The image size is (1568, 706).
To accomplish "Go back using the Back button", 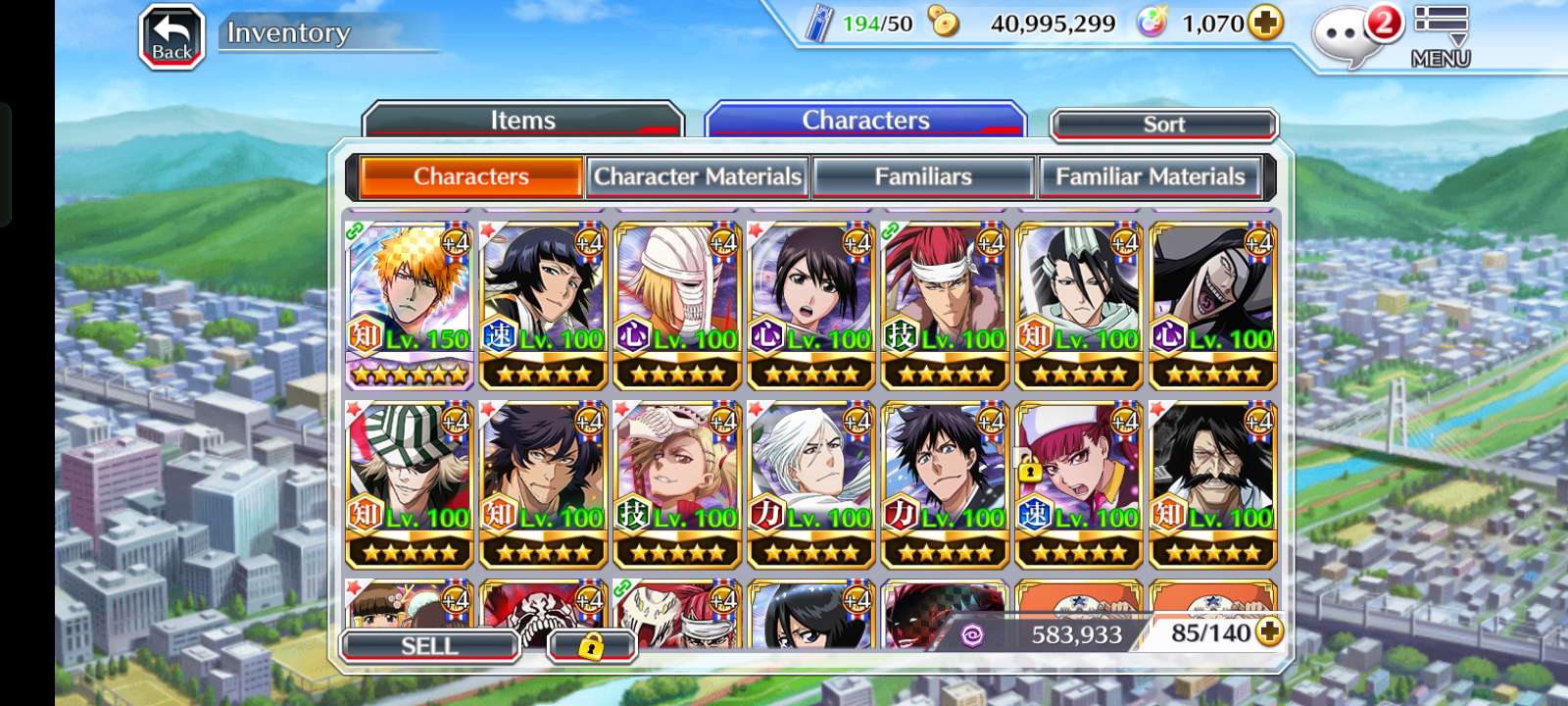I will [x=171, y=37].
